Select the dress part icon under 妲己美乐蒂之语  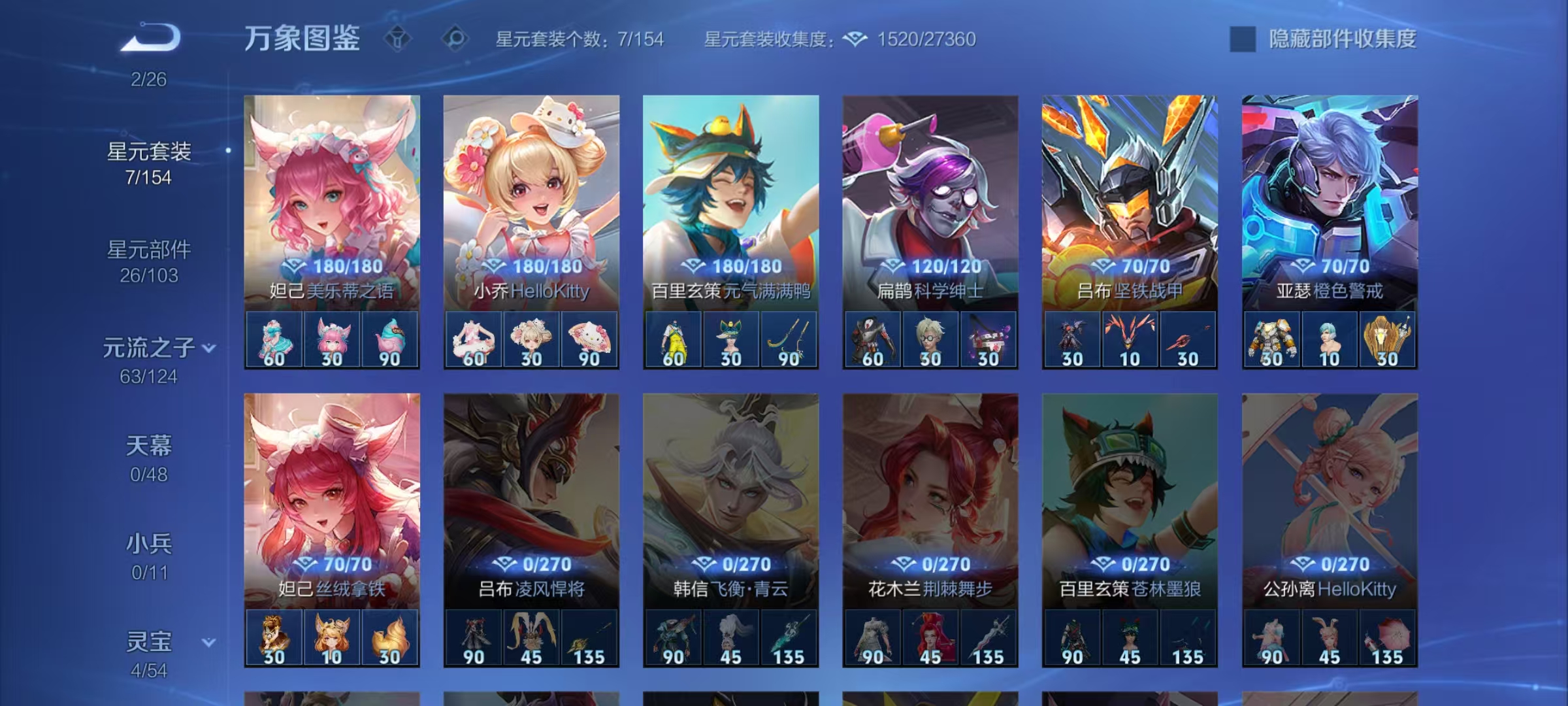pos(276,340)
